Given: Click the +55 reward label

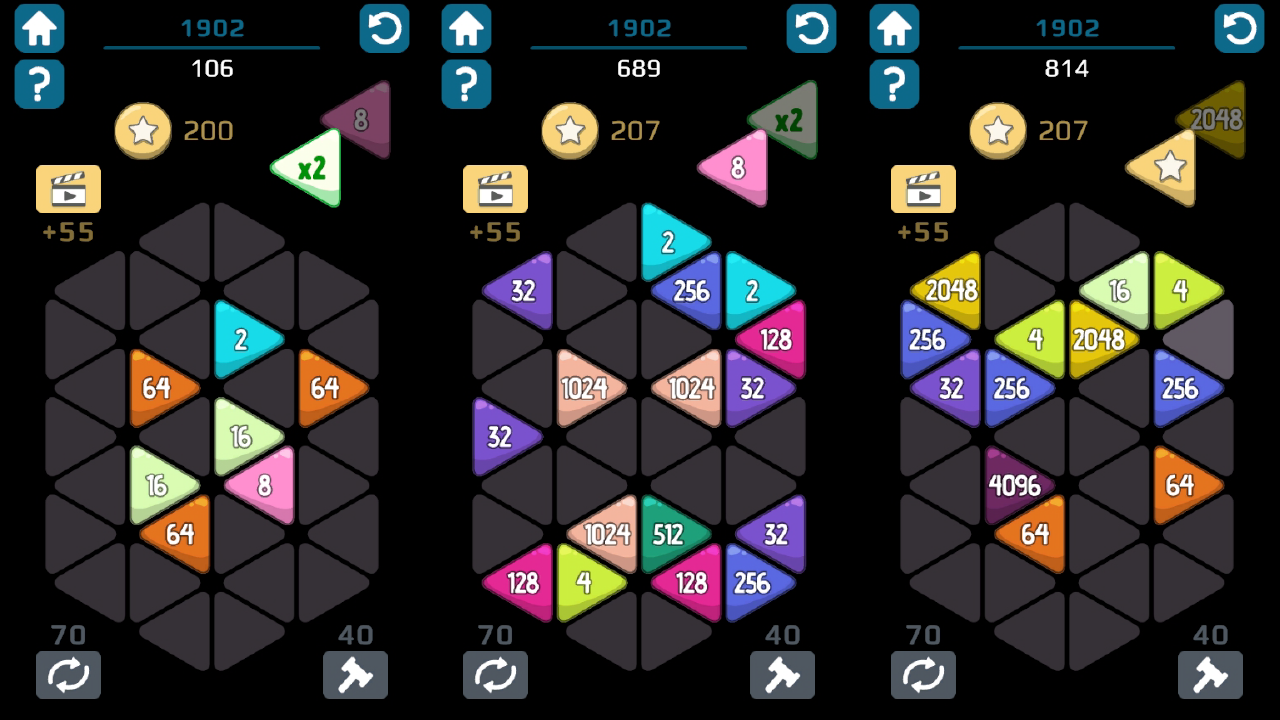Looking at the screenshot, I should click(68, 232).
